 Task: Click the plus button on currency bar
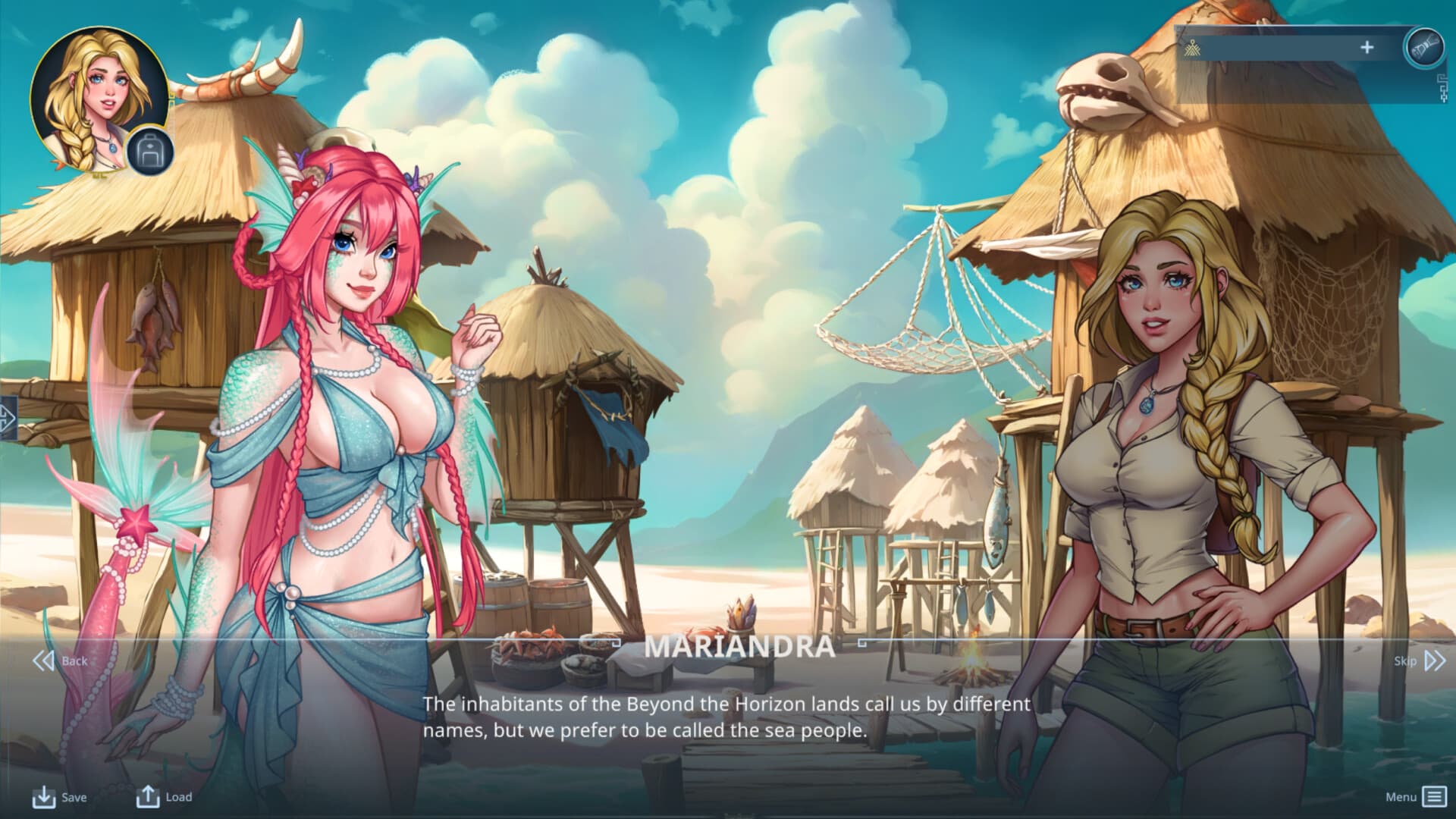pyautogui.click(x=1367, y=48)
